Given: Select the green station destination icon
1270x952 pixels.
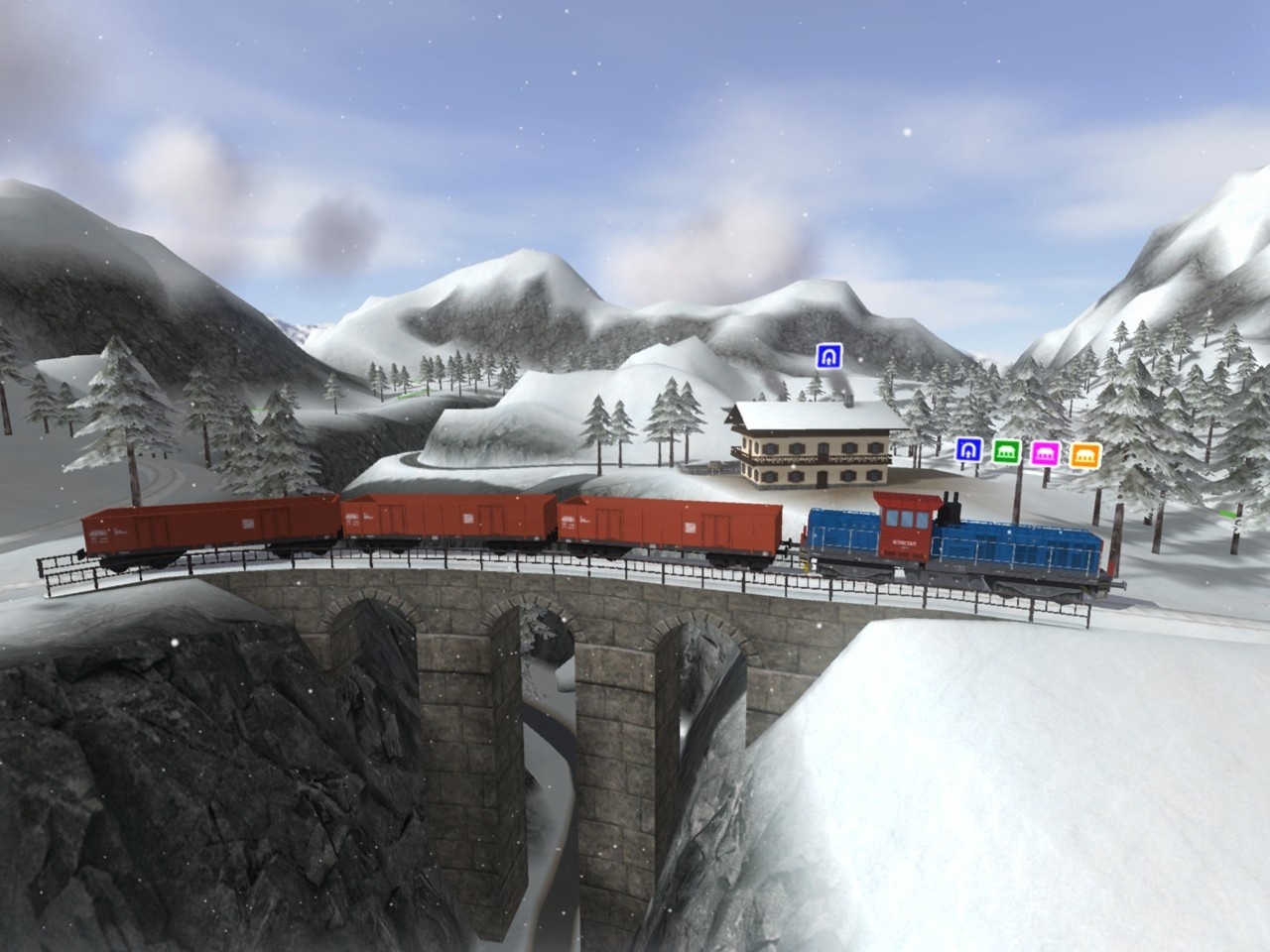Looking at the screenshot, I should tap(1005, 451).
